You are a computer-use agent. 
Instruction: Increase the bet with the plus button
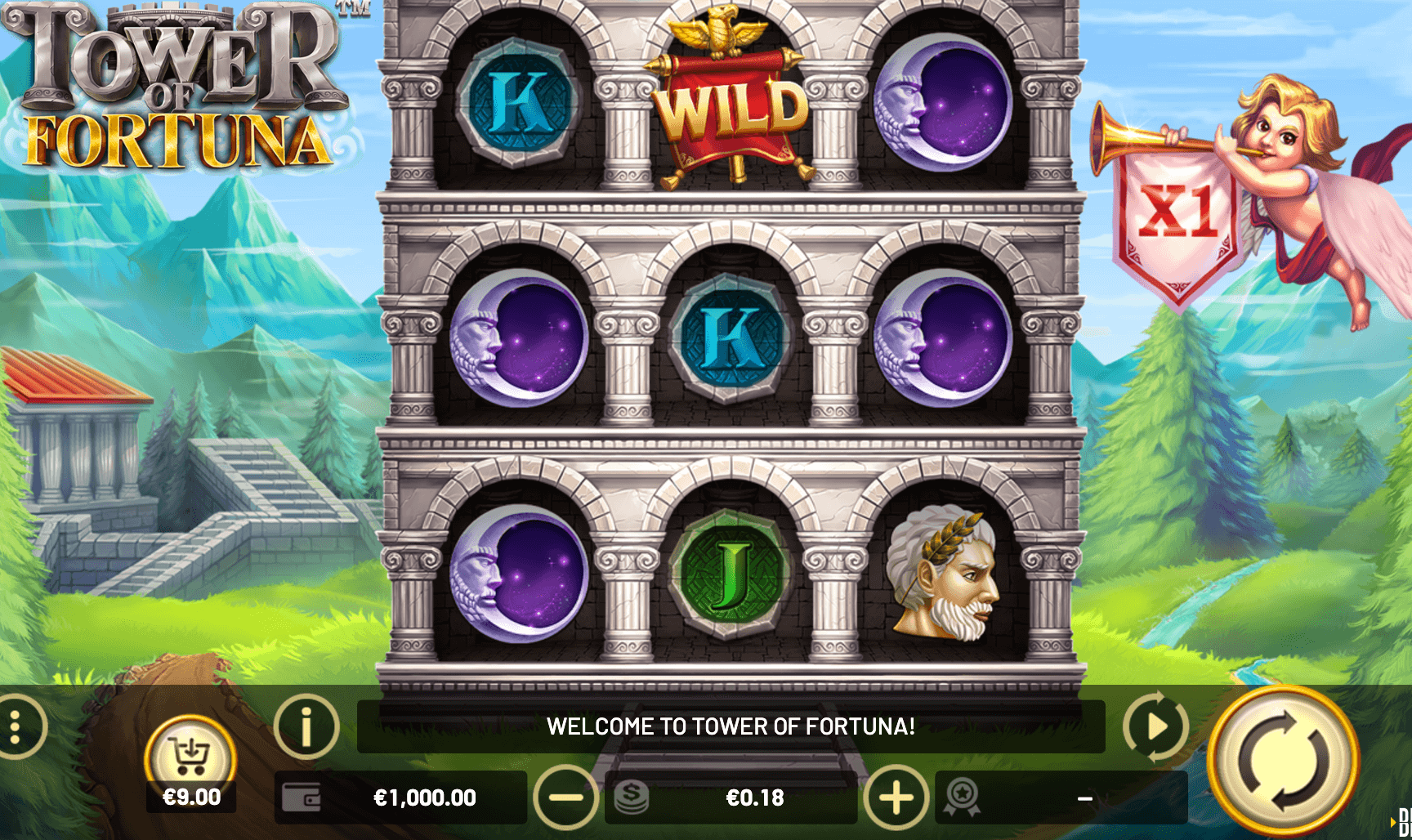point(896,798)
